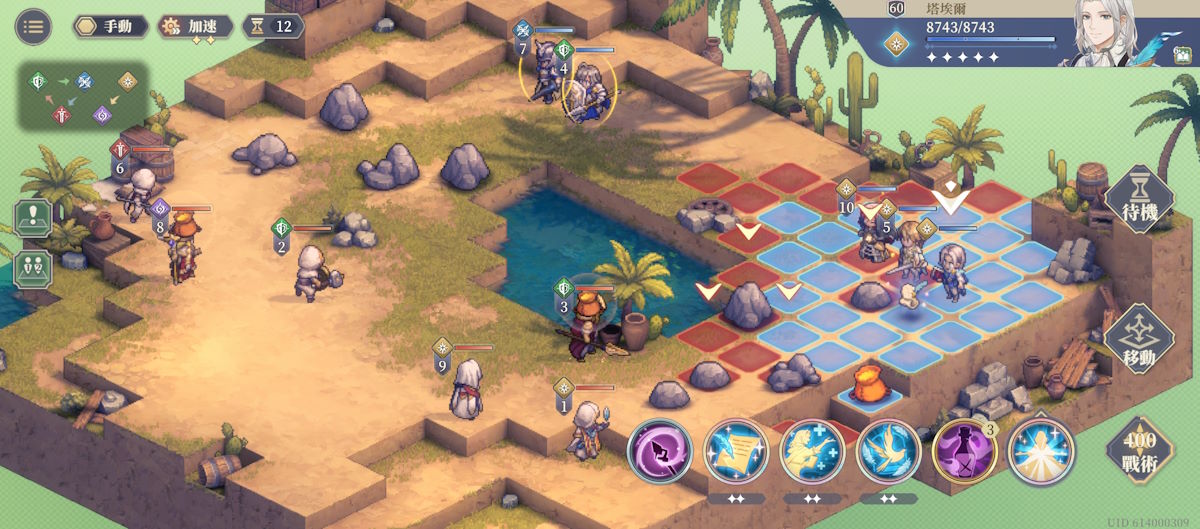The image size is (1200, 529).
Task: Toggle the 手動 manual control mode
Action: coord(111,26)
